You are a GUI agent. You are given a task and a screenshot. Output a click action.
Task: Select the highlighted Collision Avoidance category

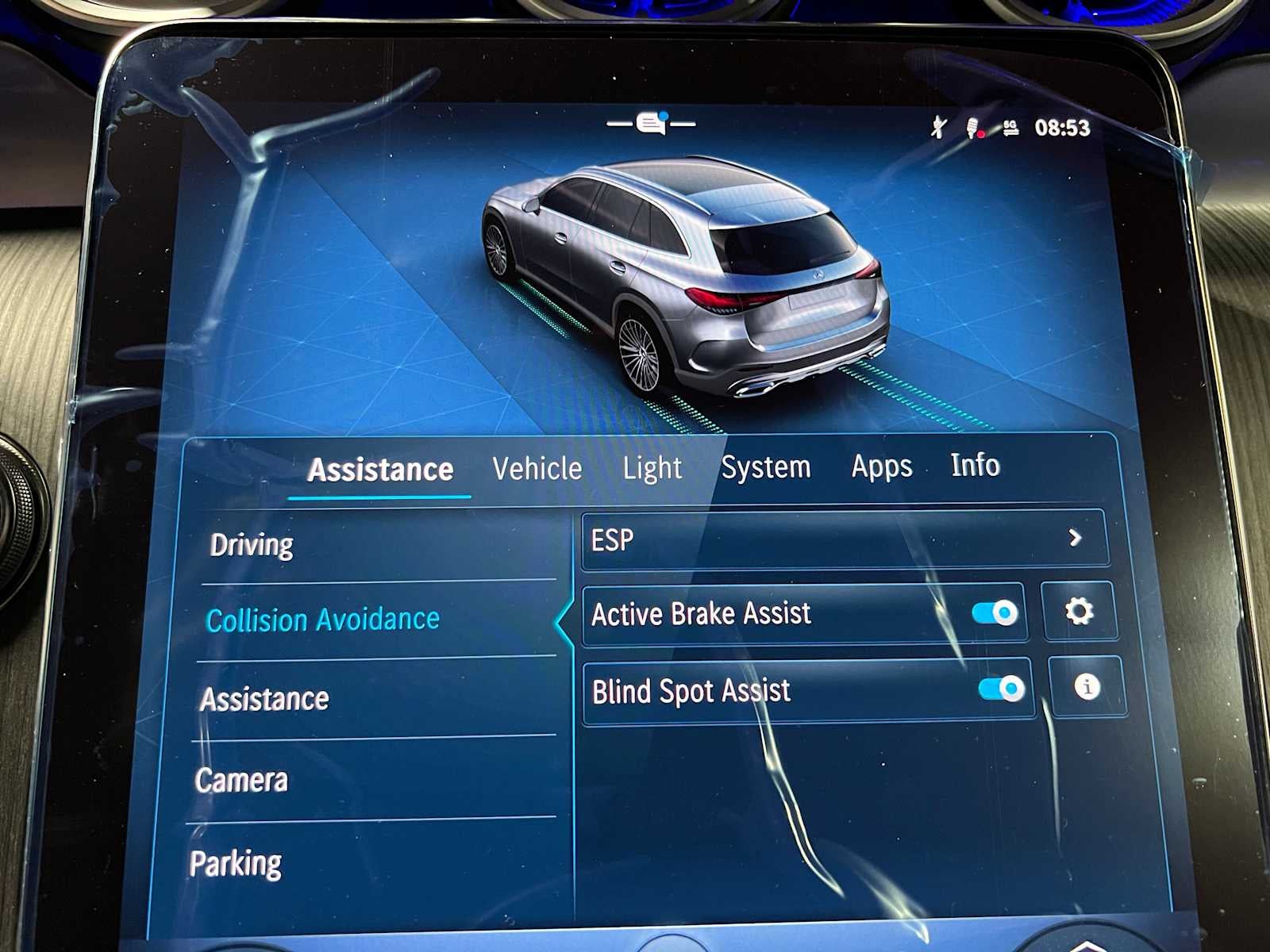pyautogui.click(x=321, y=620)
